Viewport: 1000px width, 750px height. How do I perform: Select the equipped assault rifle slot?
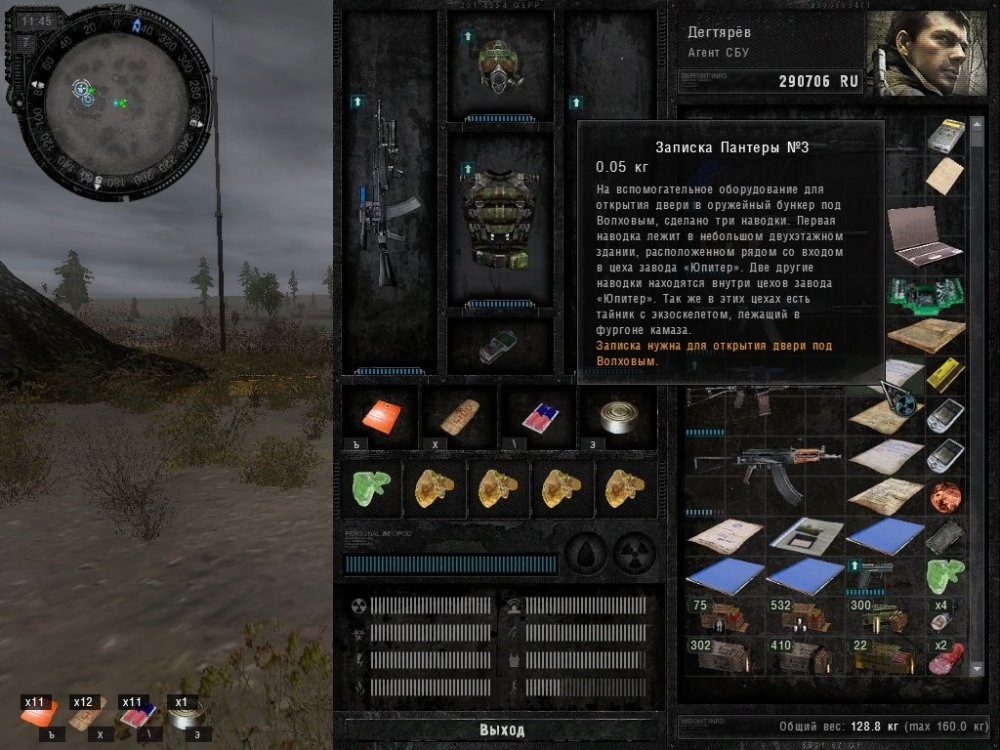389,200
